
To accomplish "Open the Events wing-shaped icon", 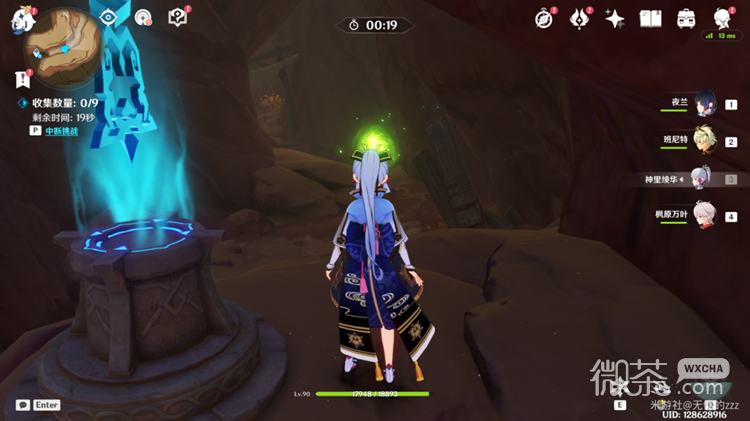I will (580, 18).
